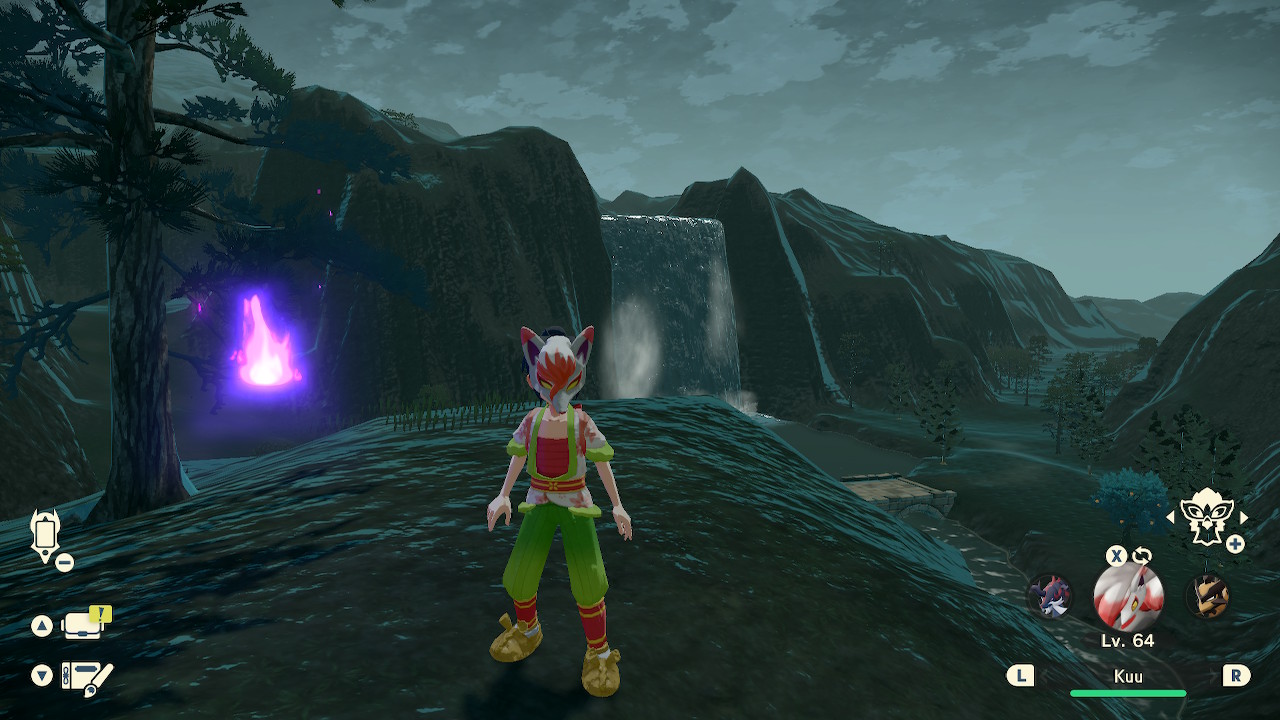
Task: Choose the Kleavor party portrait
Action: click(x=1207, y=597)
